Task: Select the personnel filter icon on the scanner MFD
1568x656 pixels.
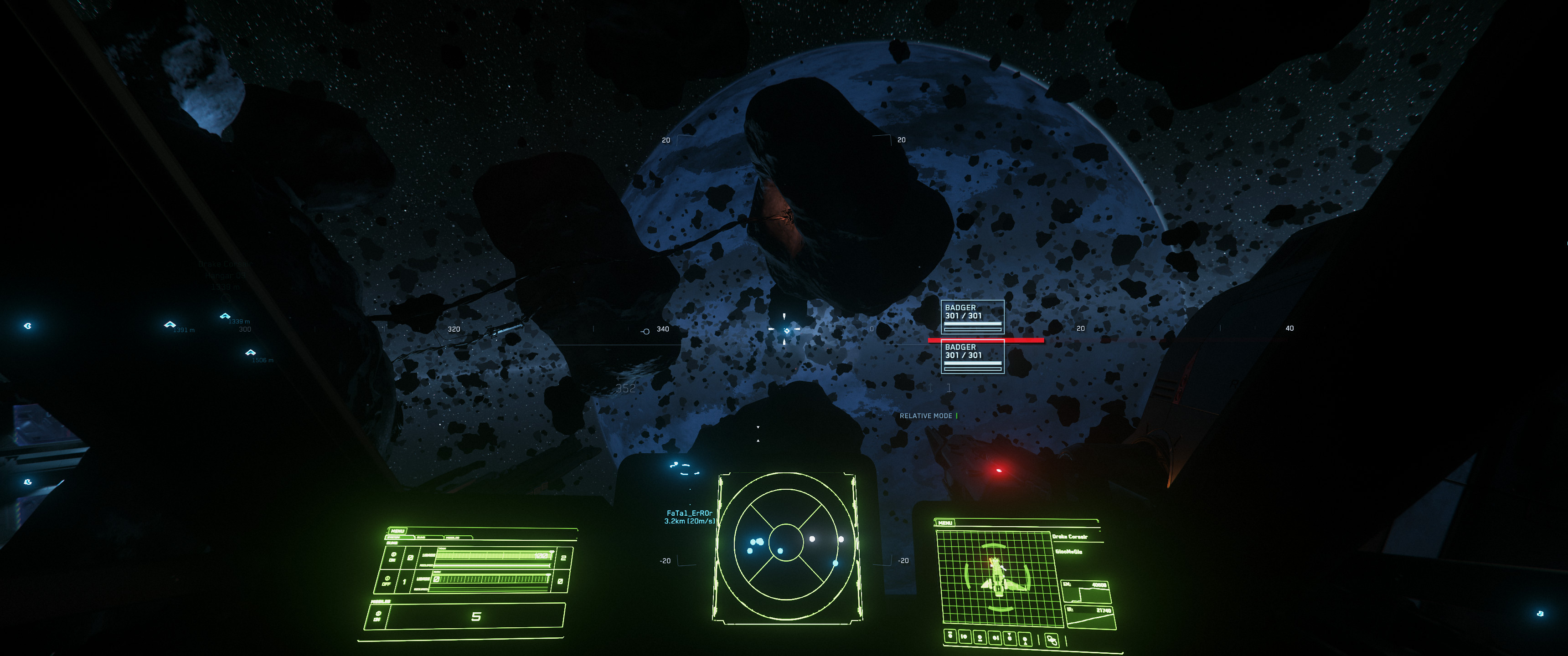Action: [1024, 640]
